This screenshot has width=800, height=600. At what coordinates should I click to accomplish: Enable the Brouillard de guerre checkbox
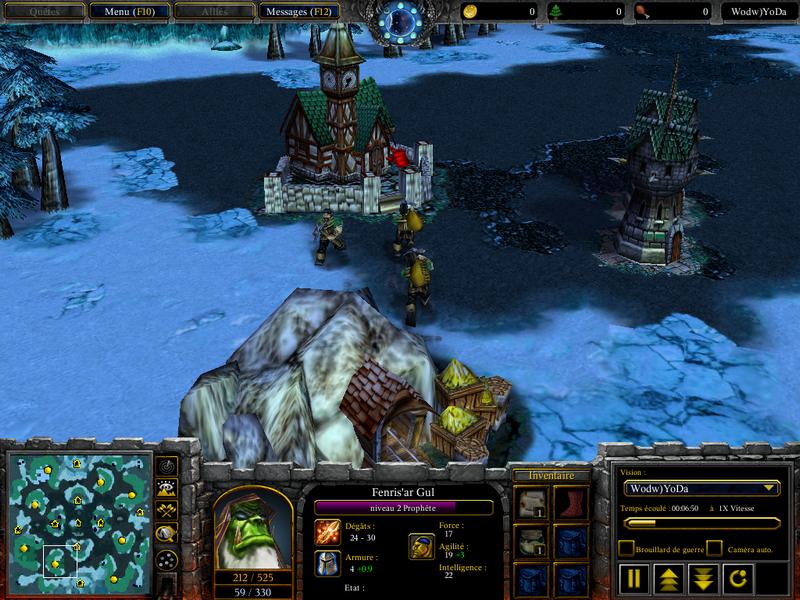point(626,548)
